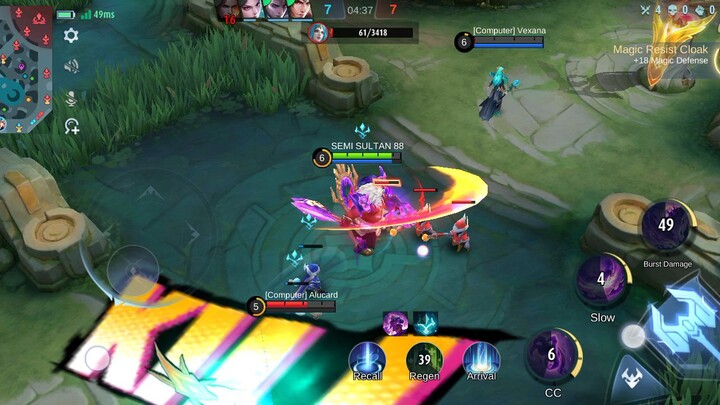Trigger the Recall spell

point(367,359)
